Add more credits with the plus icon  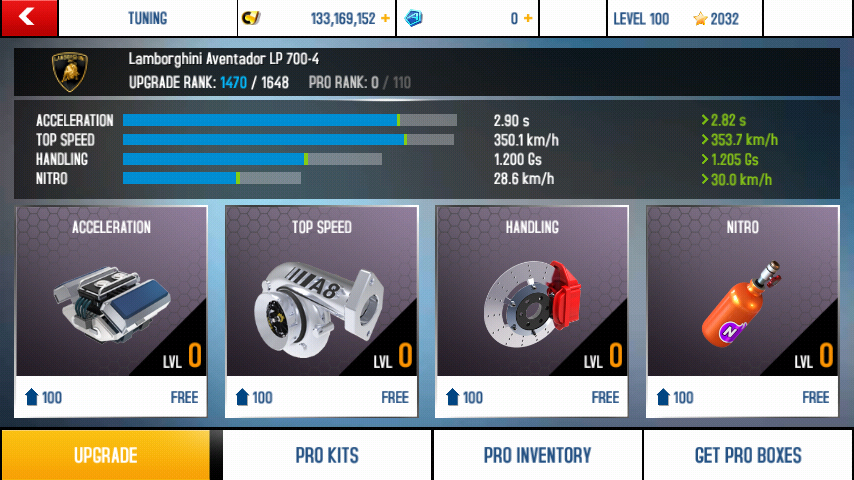point(386,19)
